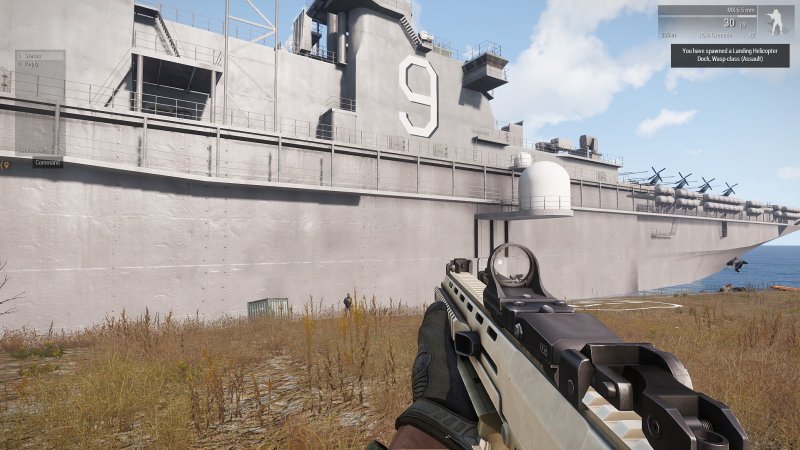Select the Status entry in command menu
The width and height of the screenshot is (800, 450).
coord(31,55)
